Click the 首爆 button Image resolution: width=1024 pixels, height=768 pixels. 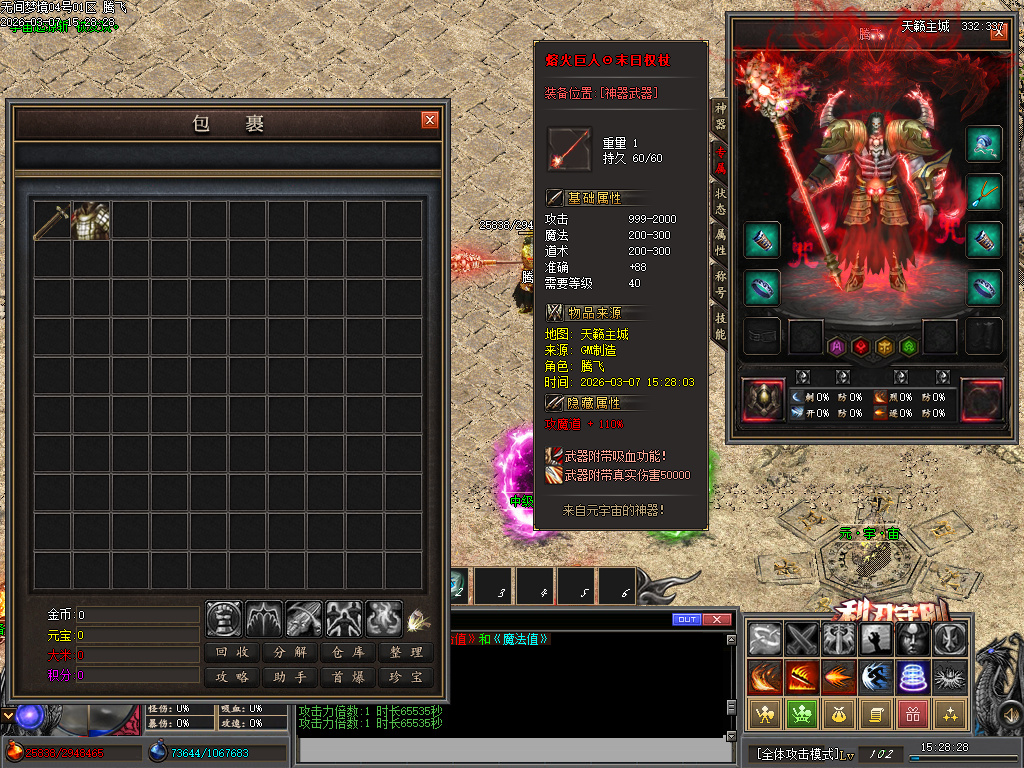click(349, 677)
